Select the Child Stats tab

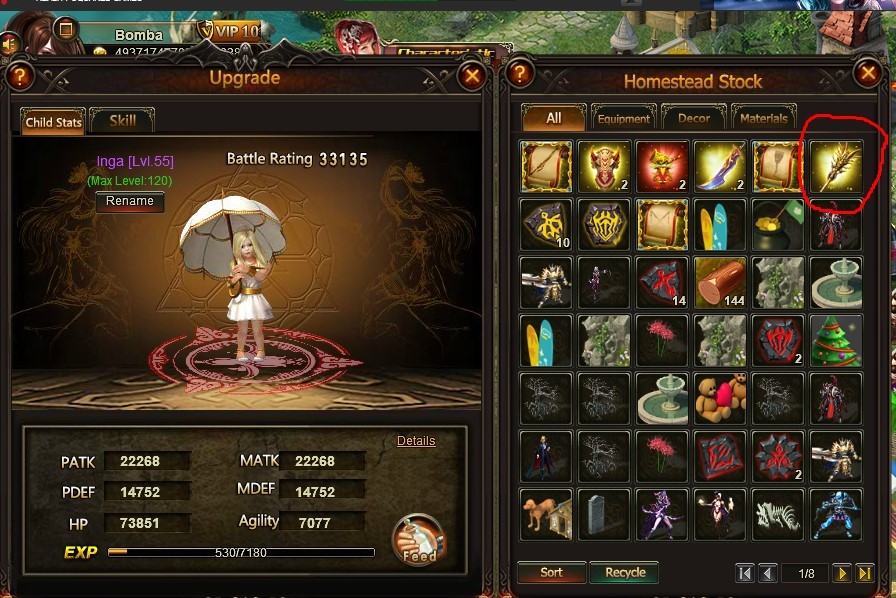pyautogui.click(x=53, y=122)
